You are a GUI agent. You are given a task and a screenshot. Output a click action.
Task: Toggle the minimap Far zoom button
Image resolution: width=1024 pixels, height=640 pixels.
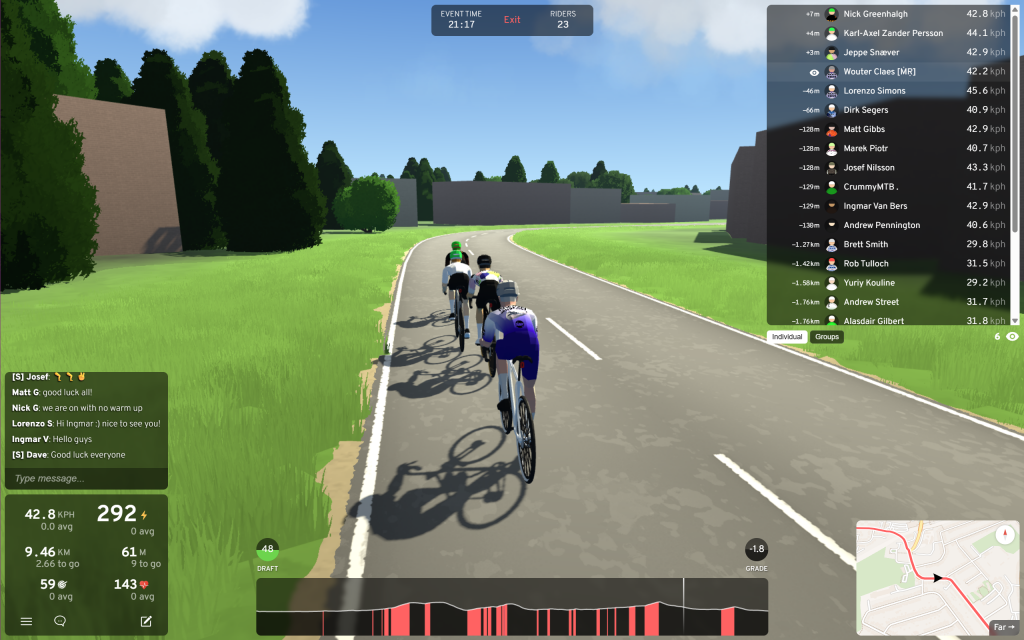pyautogui.click(x=1003, y=627)
